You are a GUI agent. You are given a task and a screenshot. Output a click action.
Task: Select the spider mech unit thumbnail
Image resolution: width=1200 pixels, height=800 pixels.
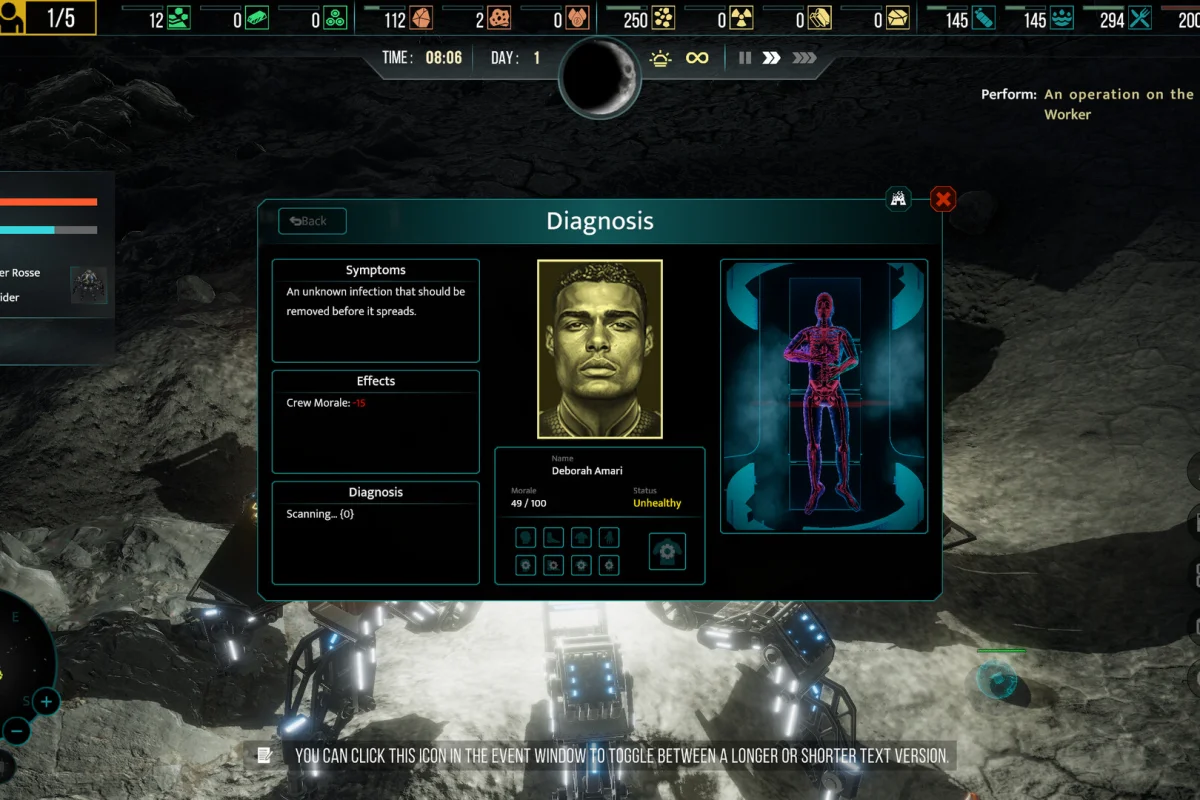point(88,284)
